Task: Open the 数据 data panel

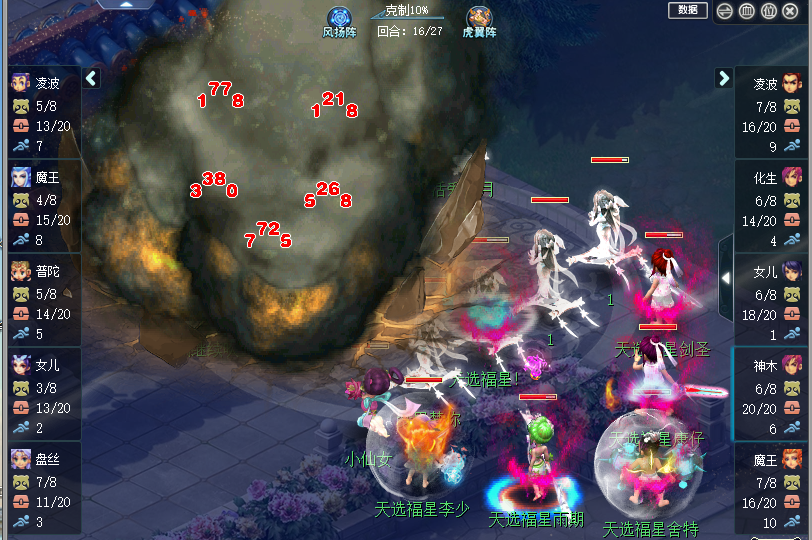Action: pos(687,10)
